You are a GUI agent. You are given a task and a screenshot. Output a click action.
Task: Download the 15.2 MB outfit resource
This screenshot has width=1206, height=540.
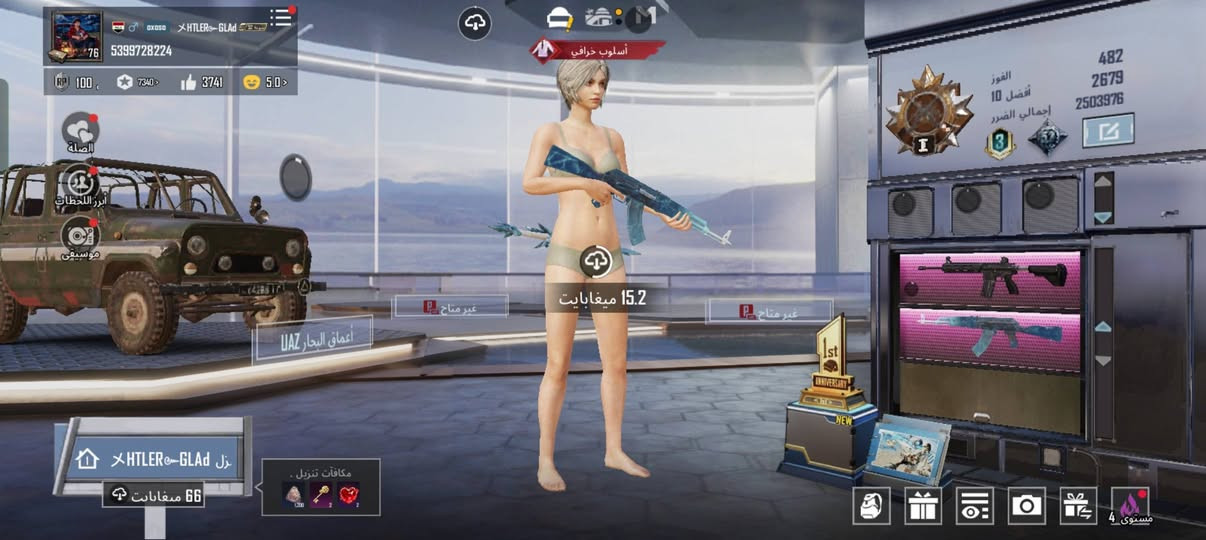[x=597, y=262]
